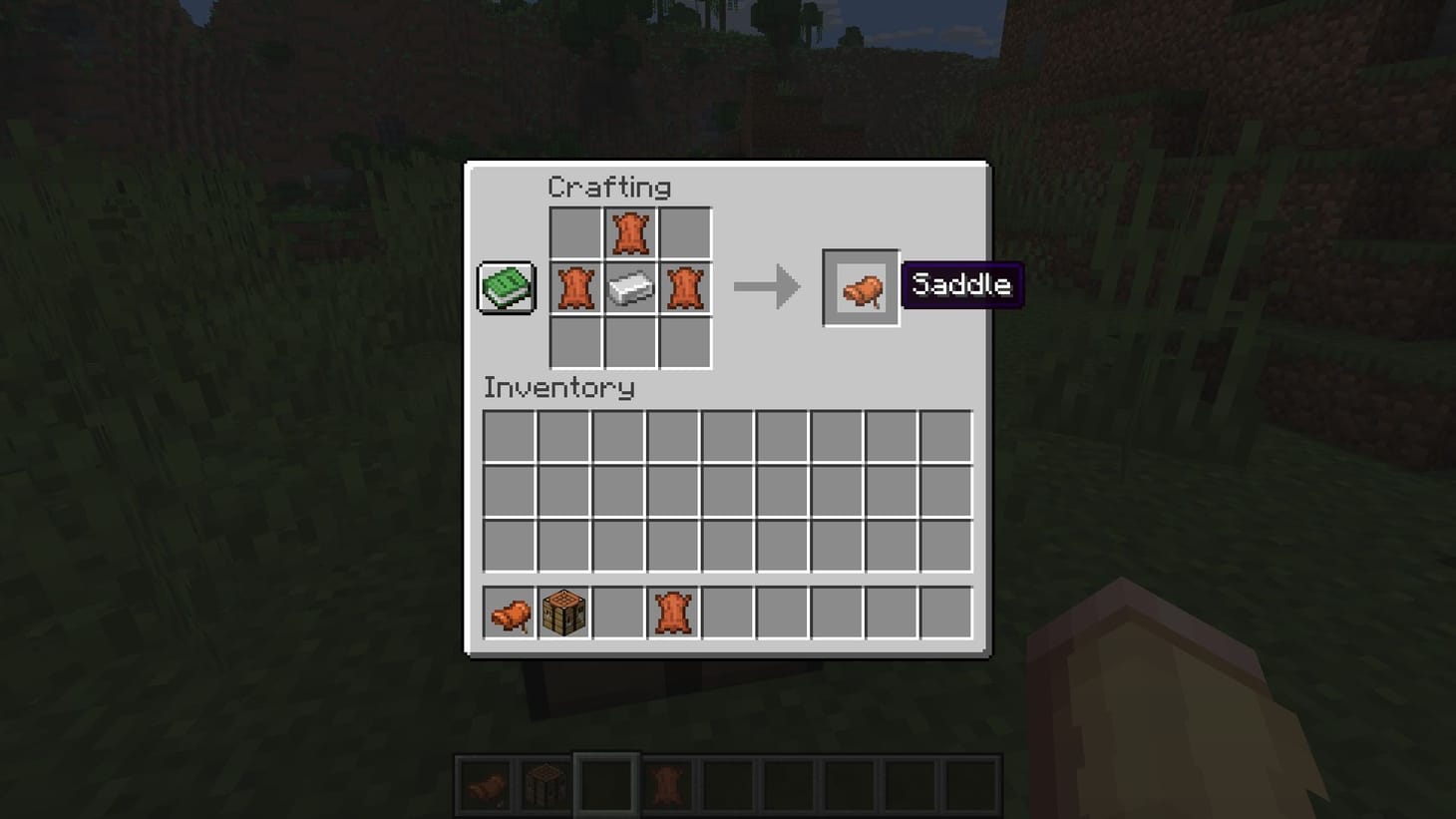The image size is (1456, 819).
Task: Click the first empty inventory slot
Action: pos(508,436)
